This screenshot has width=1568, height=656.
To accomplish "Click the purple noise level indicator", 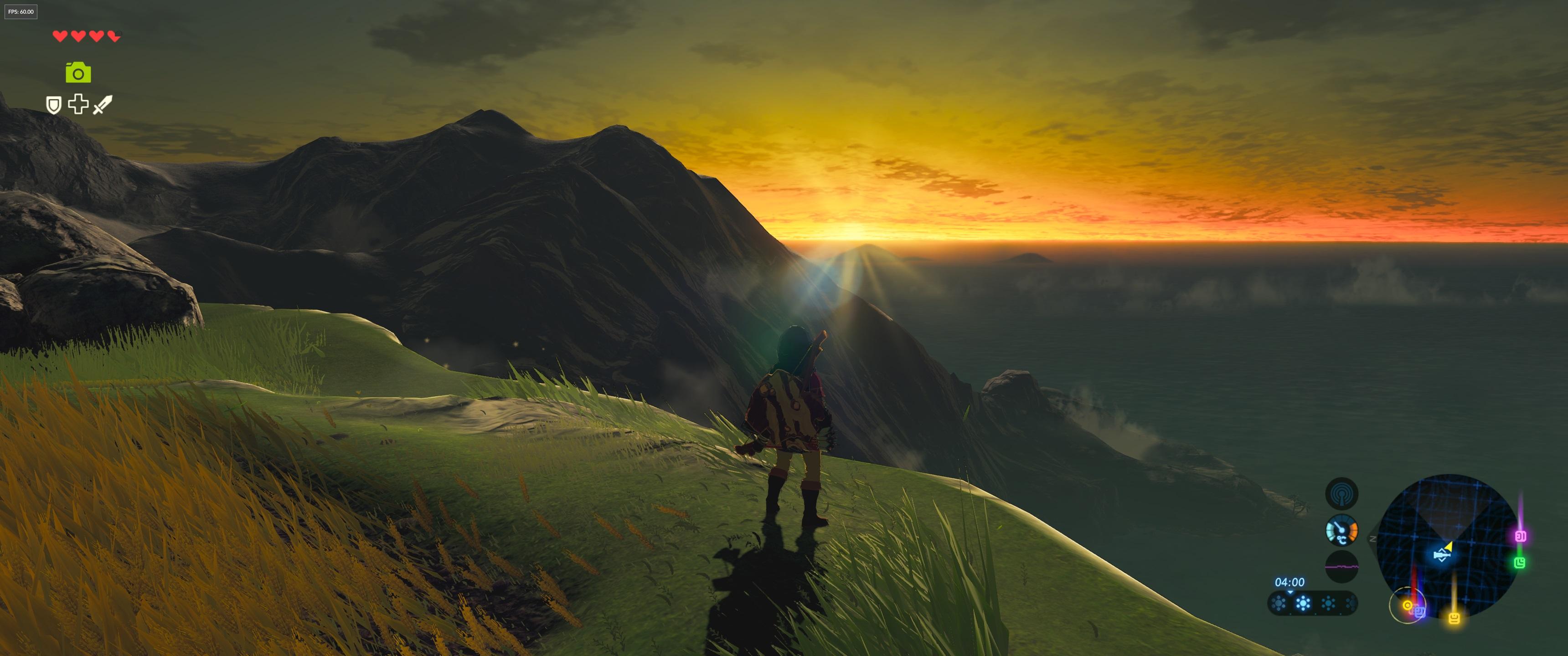I will tap(1341, 567).
